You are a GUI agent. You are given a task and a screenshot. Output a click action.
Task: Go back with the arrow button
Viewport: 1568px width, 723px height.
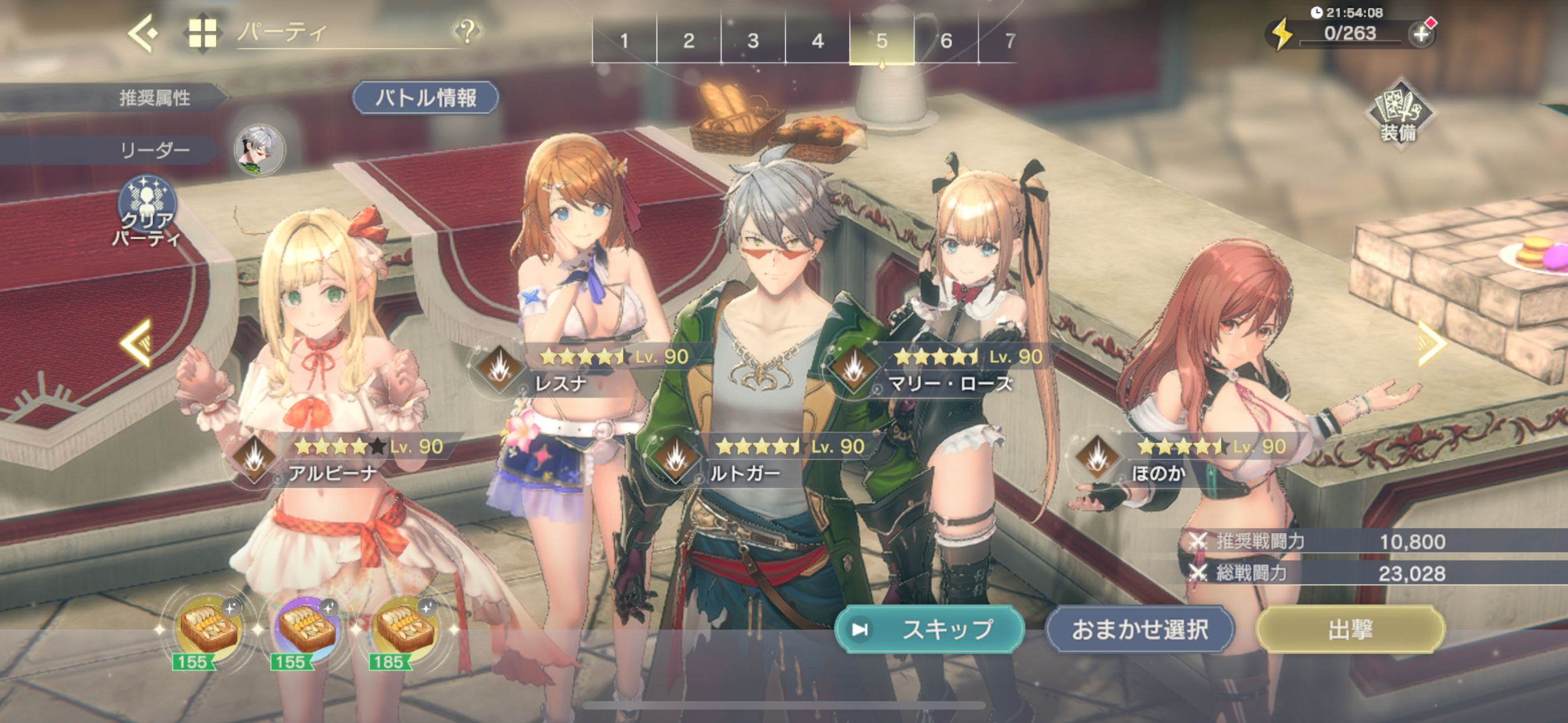144,33
